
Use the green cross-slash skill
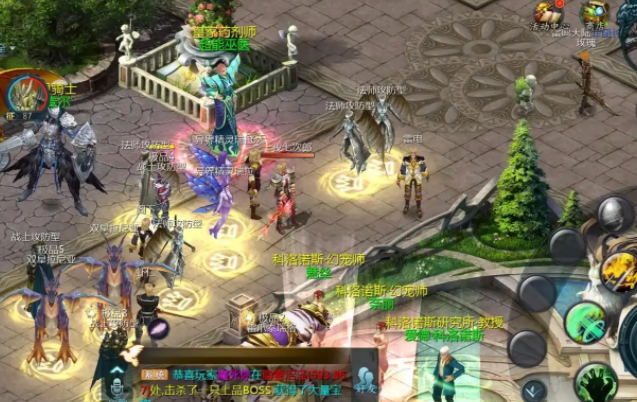[583, 322]
